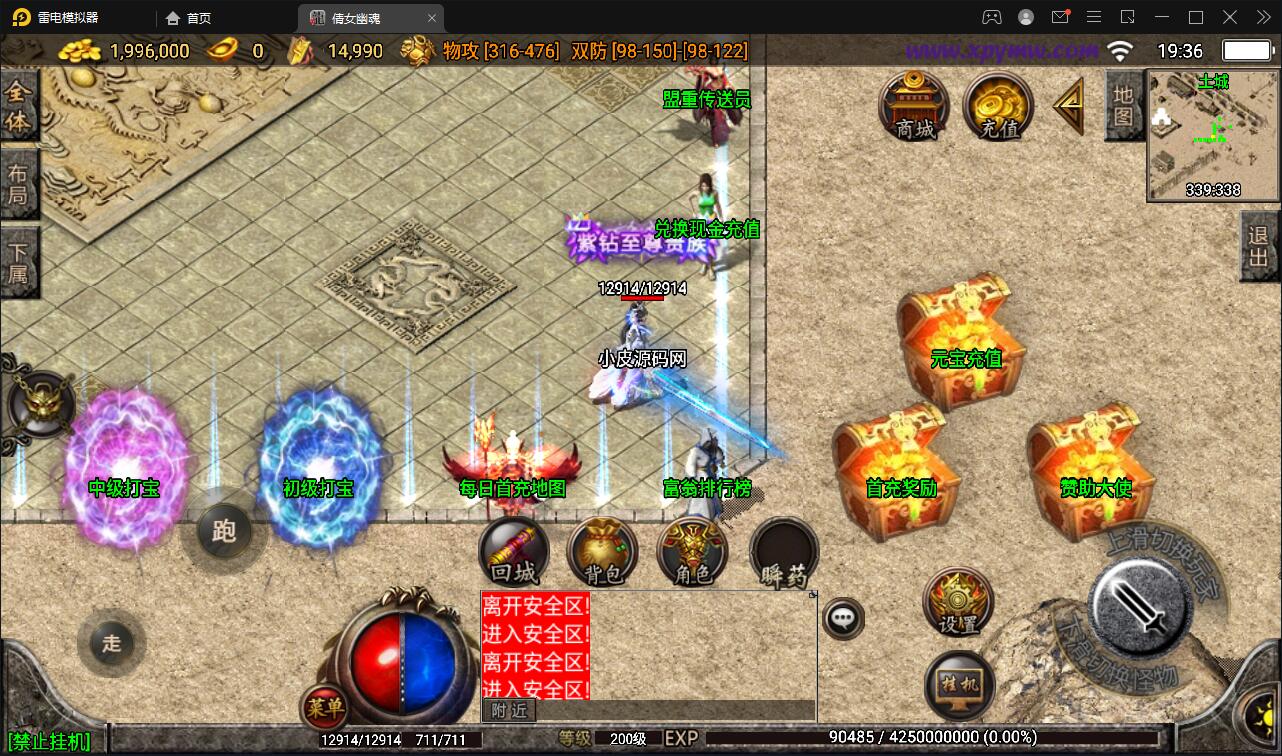Viewport: 1282px width, 756px height.
Task: Toggle 跑 run mode
Action: pos(224,531)
